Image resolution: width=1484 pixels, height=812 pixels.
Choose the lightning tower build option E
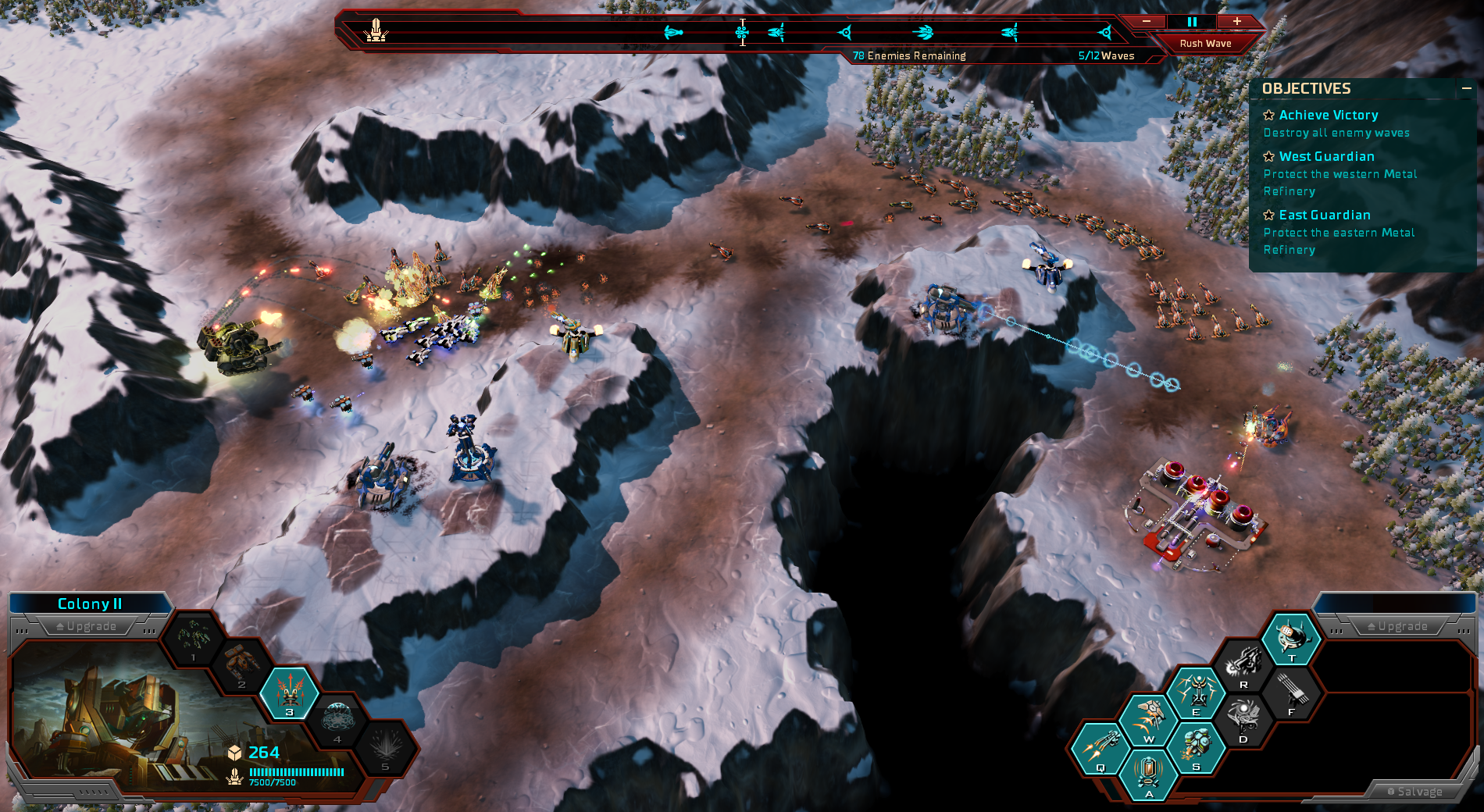coord(1196,692)
